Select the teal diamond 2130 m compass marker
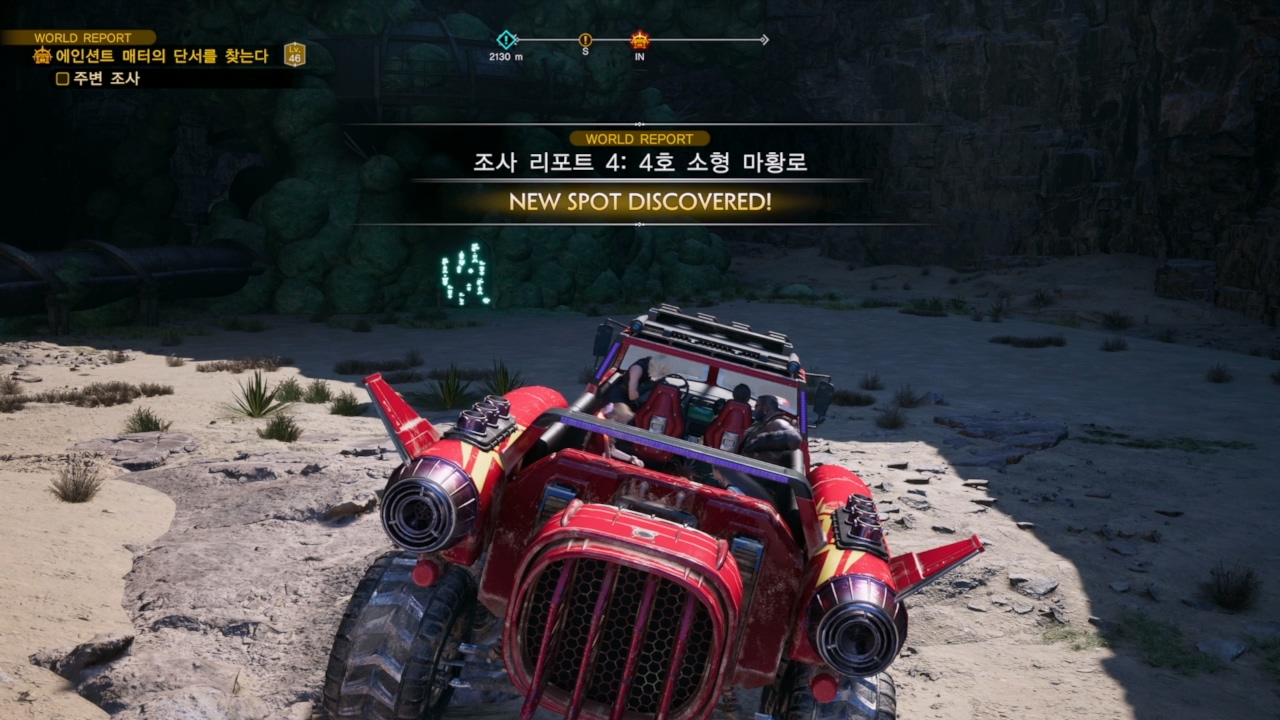The image size is (1280, 720). [x=507, y=40]
